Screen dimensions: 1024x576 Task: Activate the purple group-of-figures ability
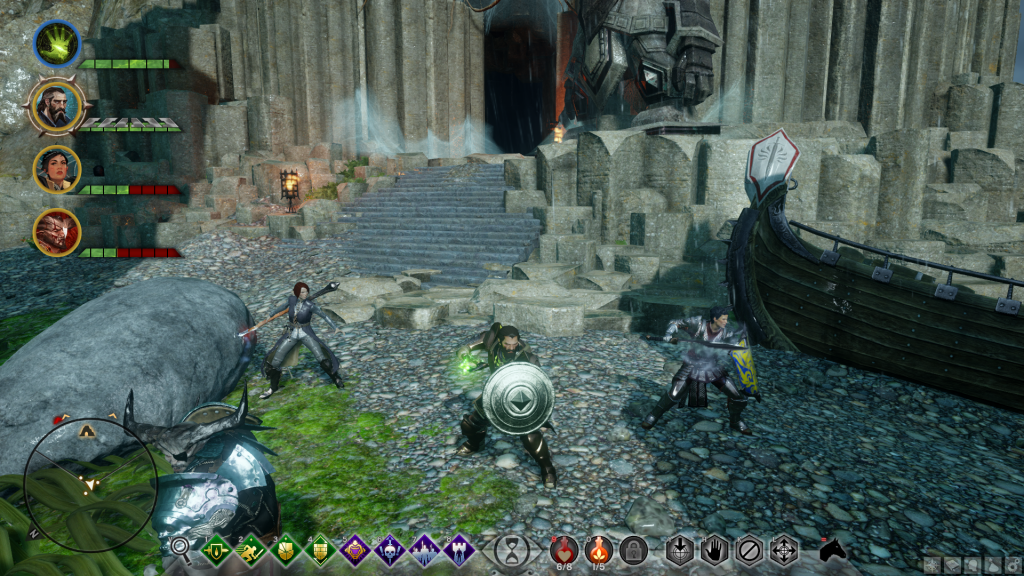(x=425, y=548)
